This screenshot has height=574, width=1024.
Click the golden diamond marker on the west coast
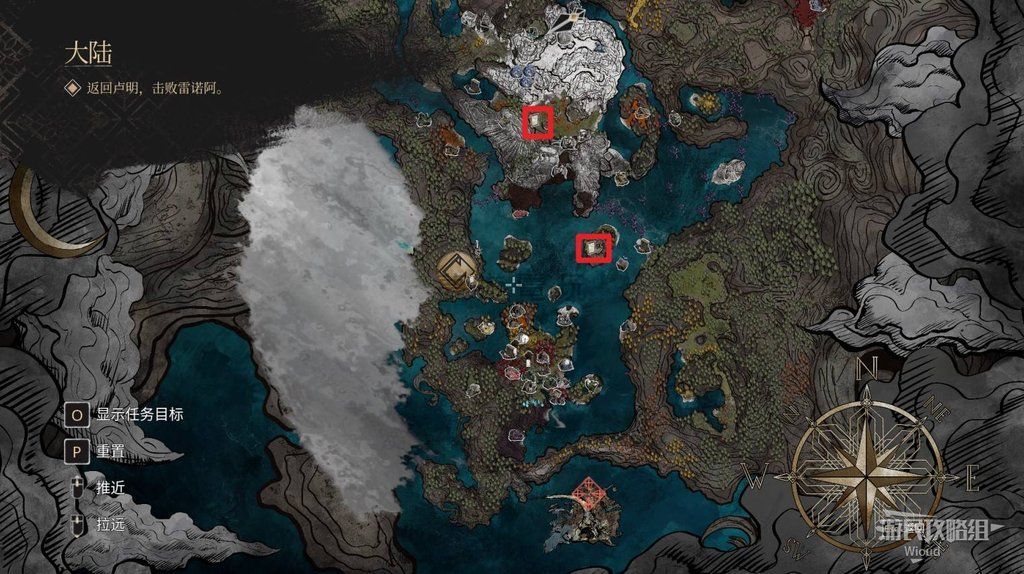click(457, 269)
